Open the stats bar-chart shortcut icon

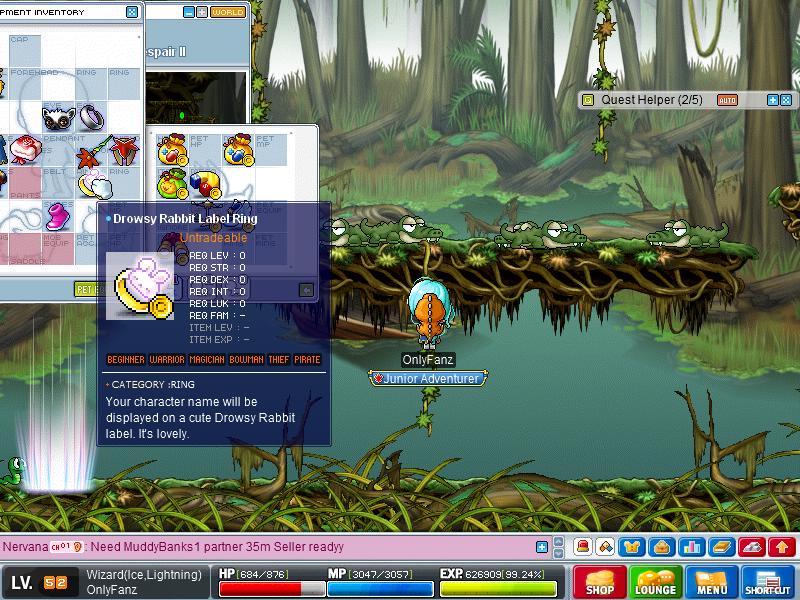pyautogui.click(x=690, y=547)
